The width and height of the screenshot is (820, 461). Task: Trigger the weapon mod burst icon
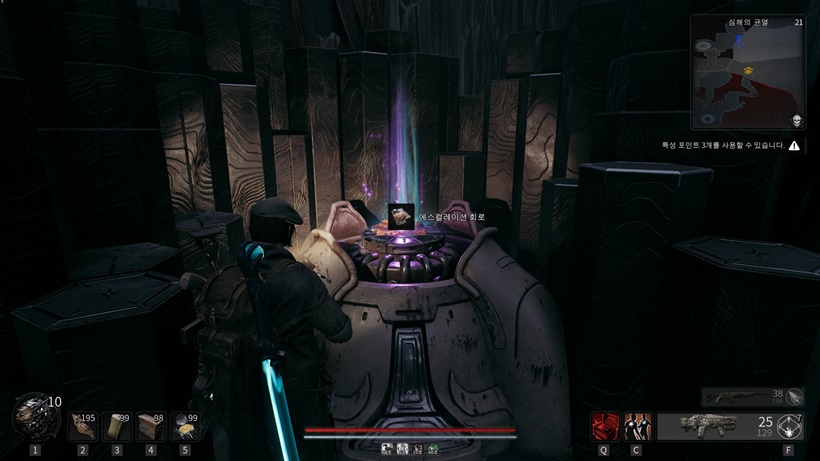point(790,427)
